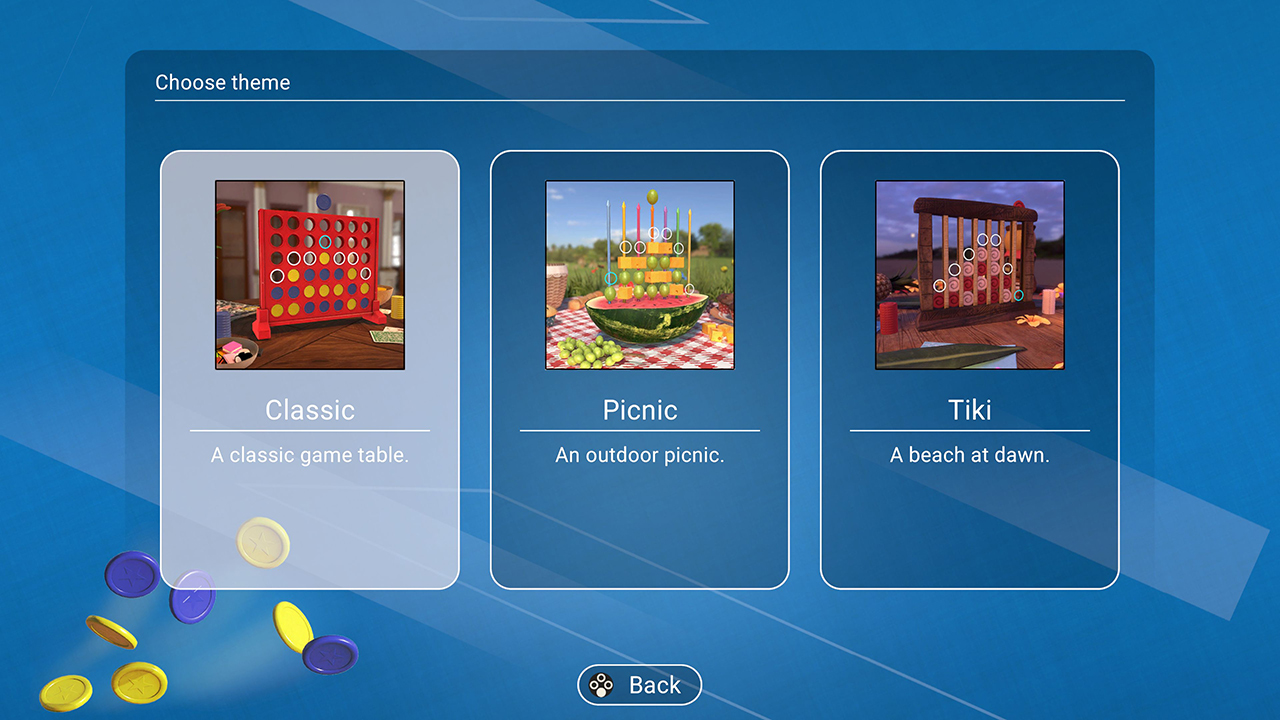Click the 'Classic' theme title text
The width and height of the screenshot is (1280, 720).
(x=310, y=410)
